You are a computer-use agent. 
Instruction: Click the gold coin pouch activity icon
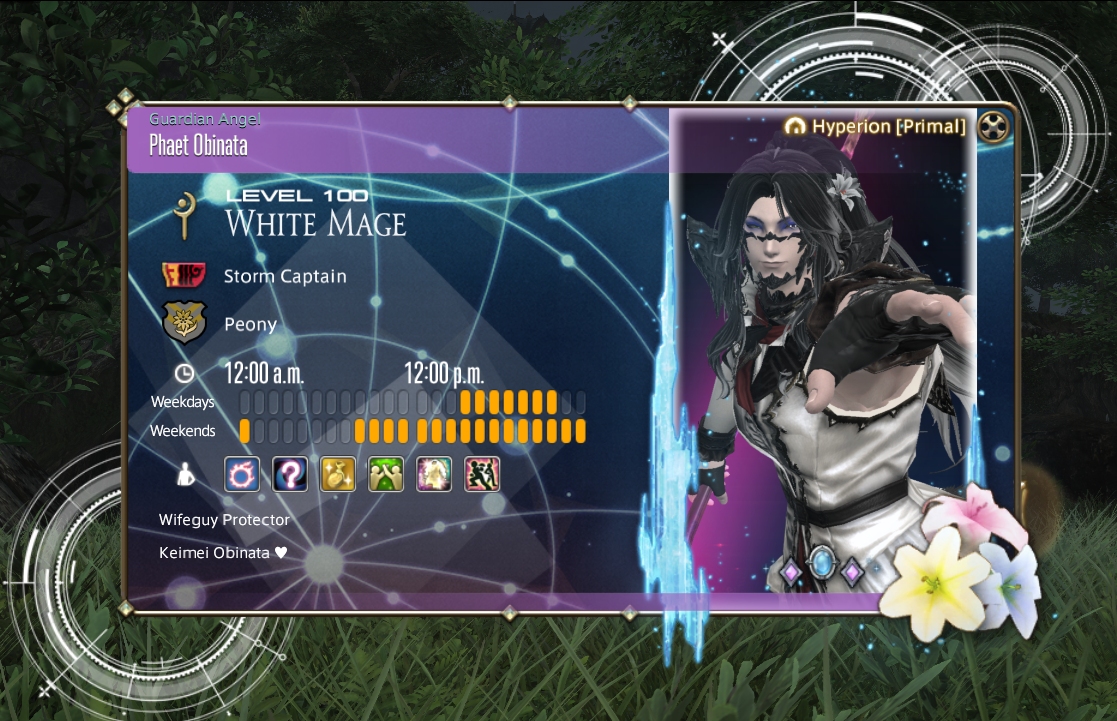338,474
